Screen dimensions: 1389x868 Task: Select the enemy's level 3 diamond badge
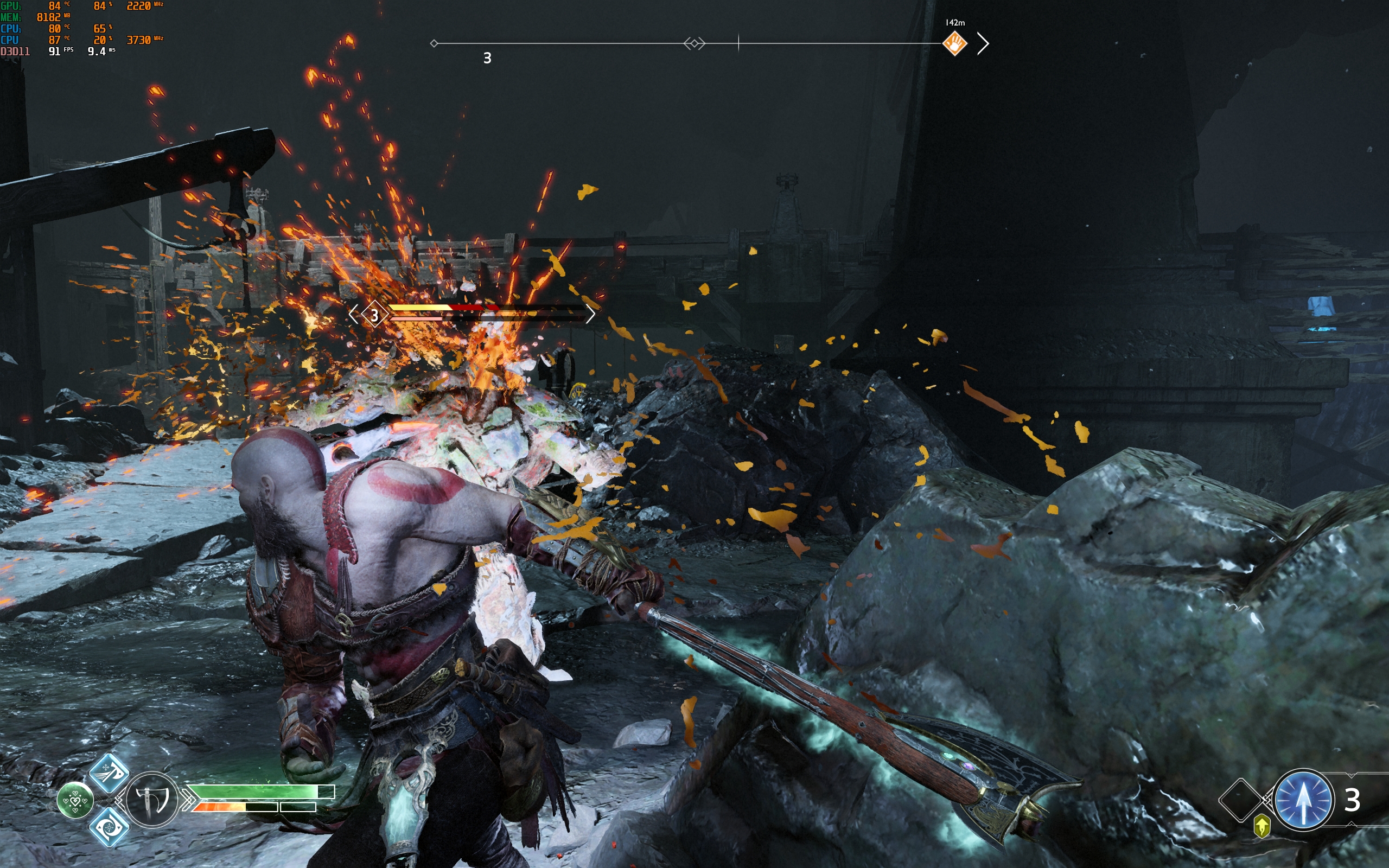(x=374, y=315)
